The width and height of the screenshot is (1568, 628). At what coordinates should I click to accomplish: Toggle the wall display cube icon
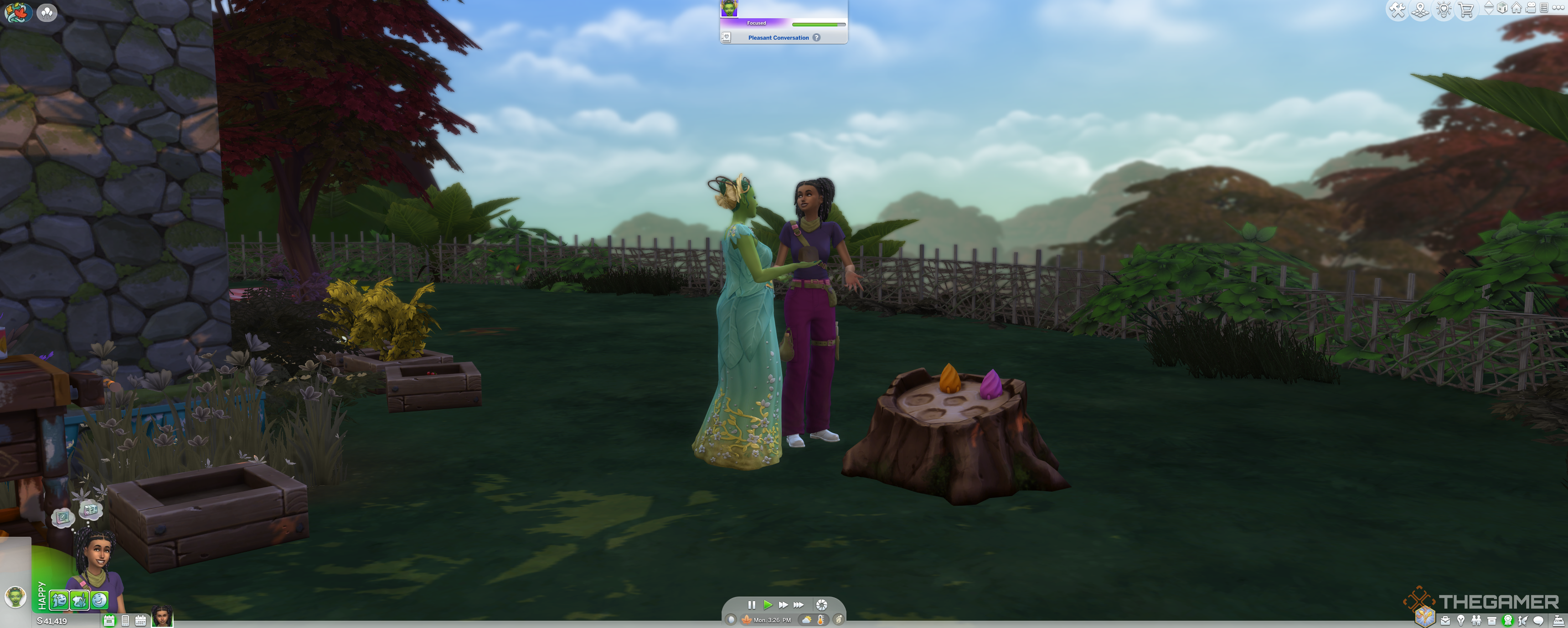point(1502,8)
